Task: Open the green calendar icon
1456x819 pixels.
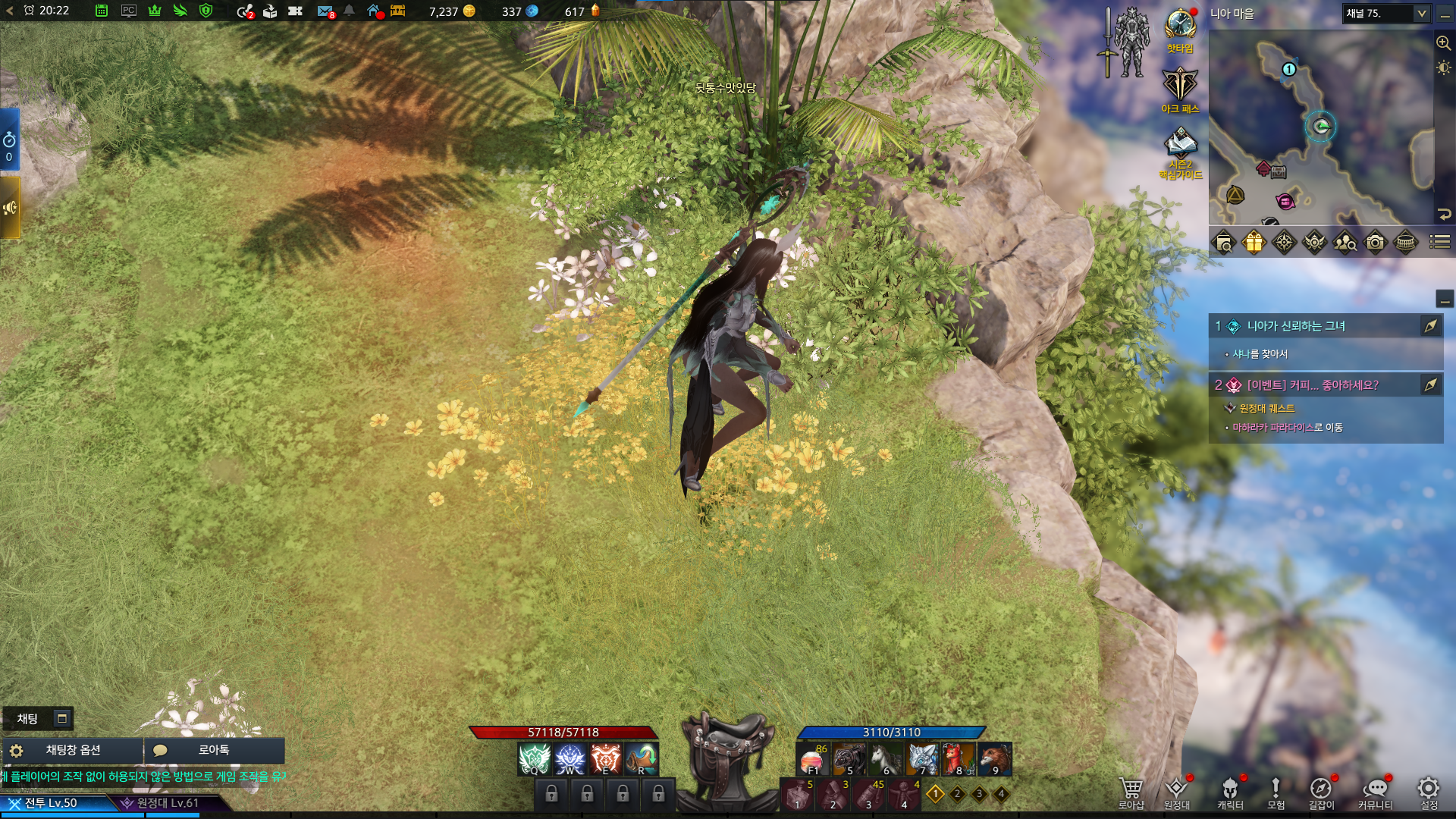Action: pyautogui.click(x=102, y=11)
